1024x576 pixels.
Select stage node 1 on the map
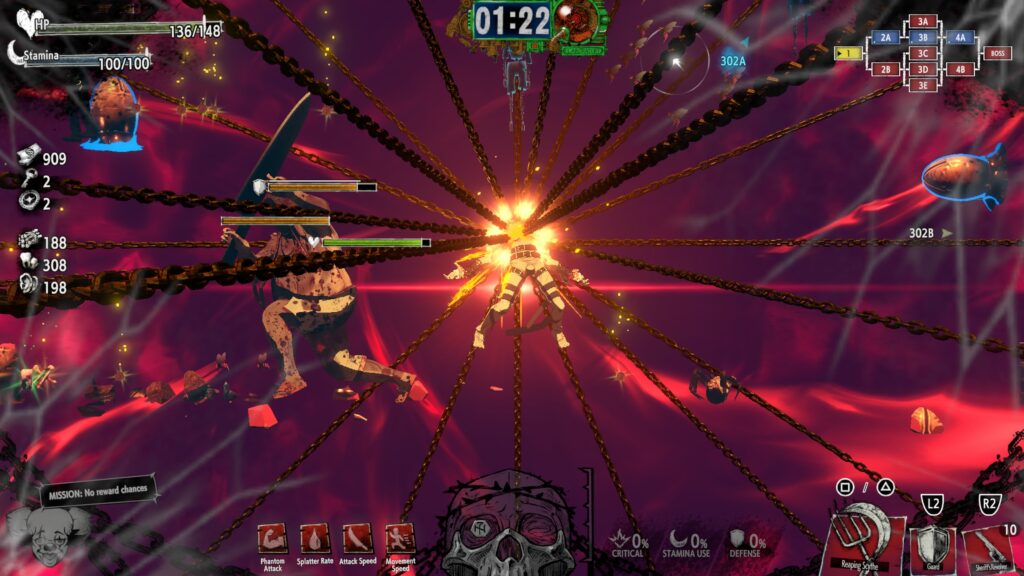pos(848,53)
